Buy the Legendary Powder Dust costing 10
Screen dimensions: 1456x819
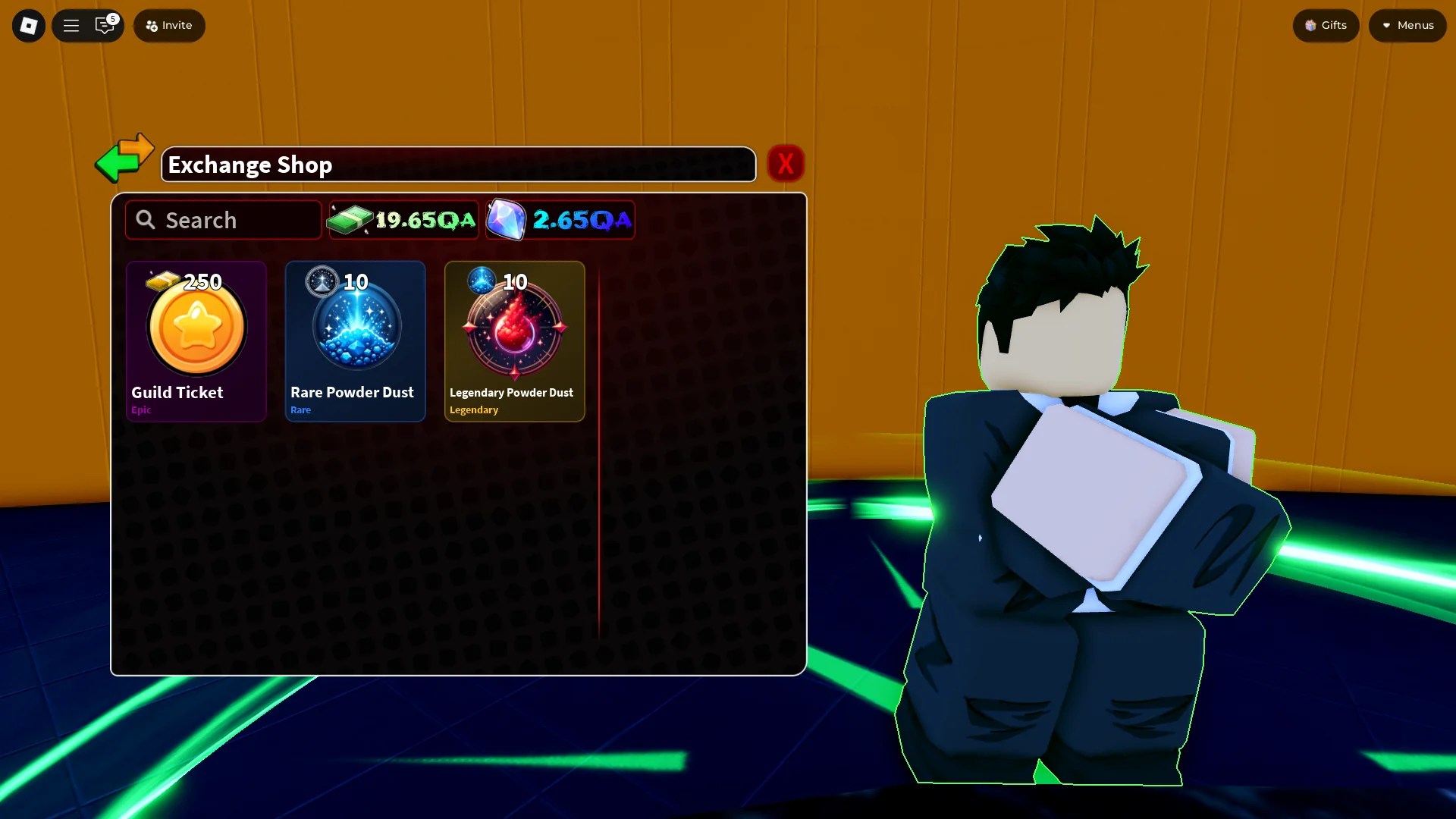[x=514, y=341]
